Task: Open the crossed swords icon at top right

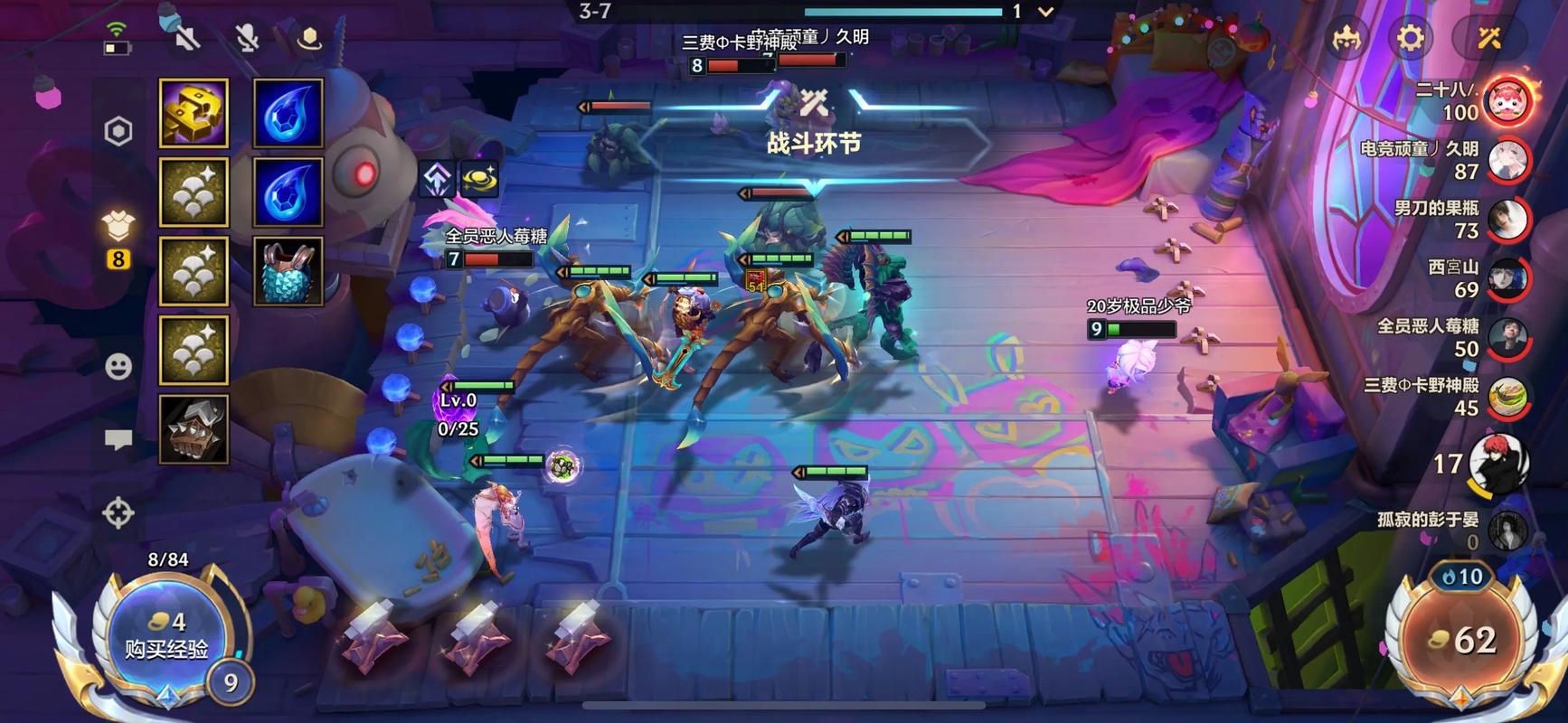Action: 1488,38
